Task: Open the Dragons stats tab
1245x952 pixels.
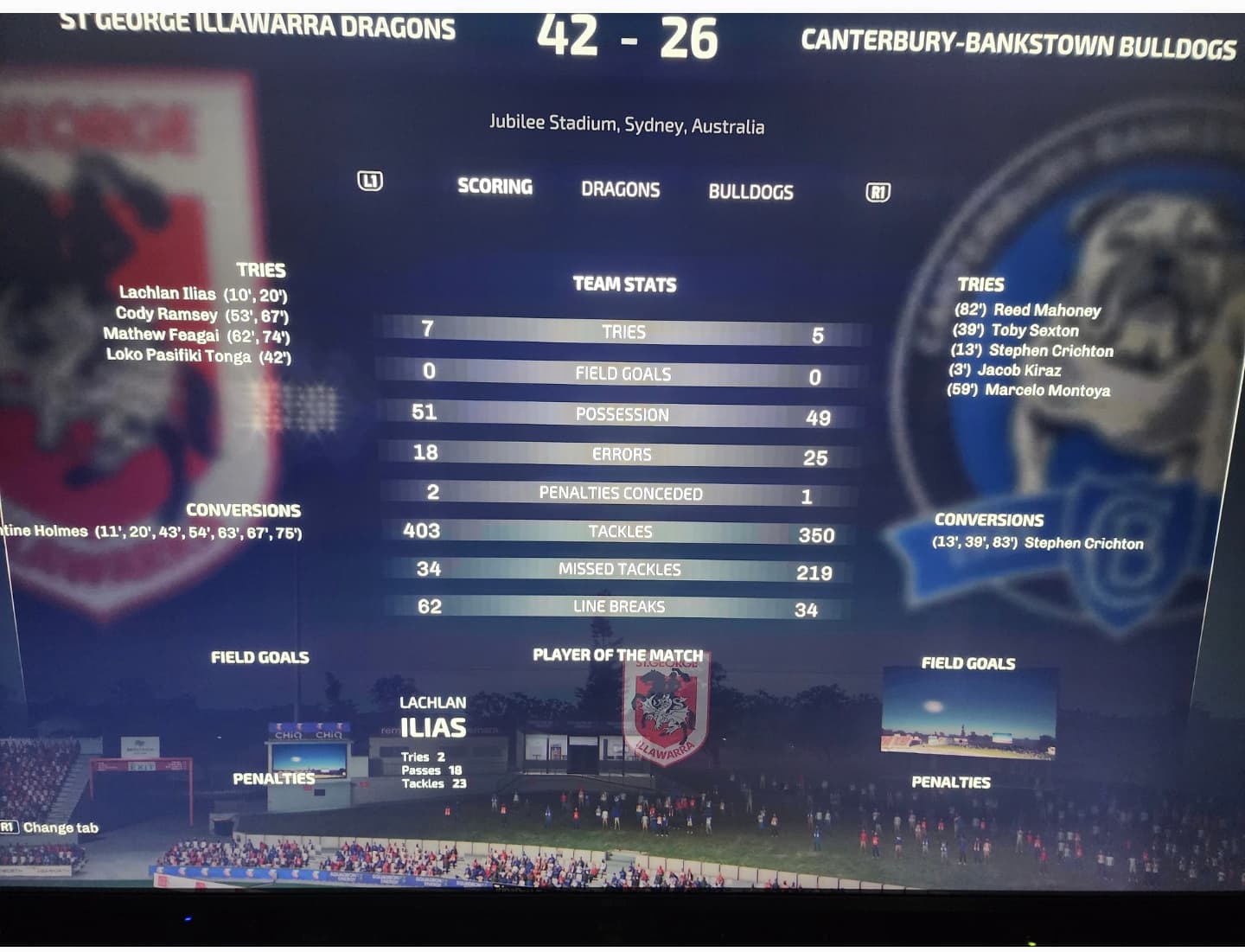Action: click(620, 189)
